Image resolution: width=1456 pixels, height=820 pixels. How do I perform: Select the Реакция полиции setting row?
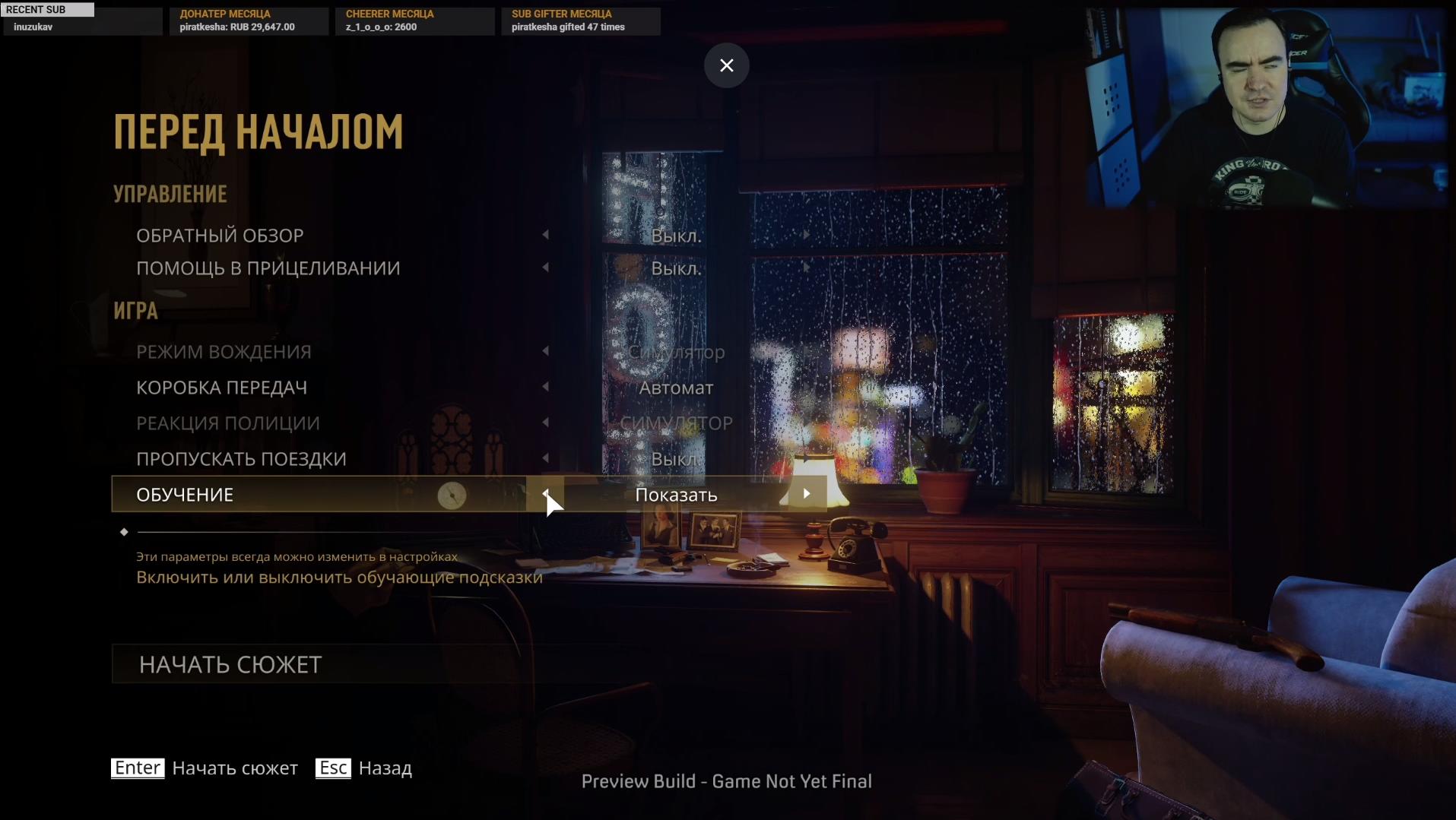point(227,423)
